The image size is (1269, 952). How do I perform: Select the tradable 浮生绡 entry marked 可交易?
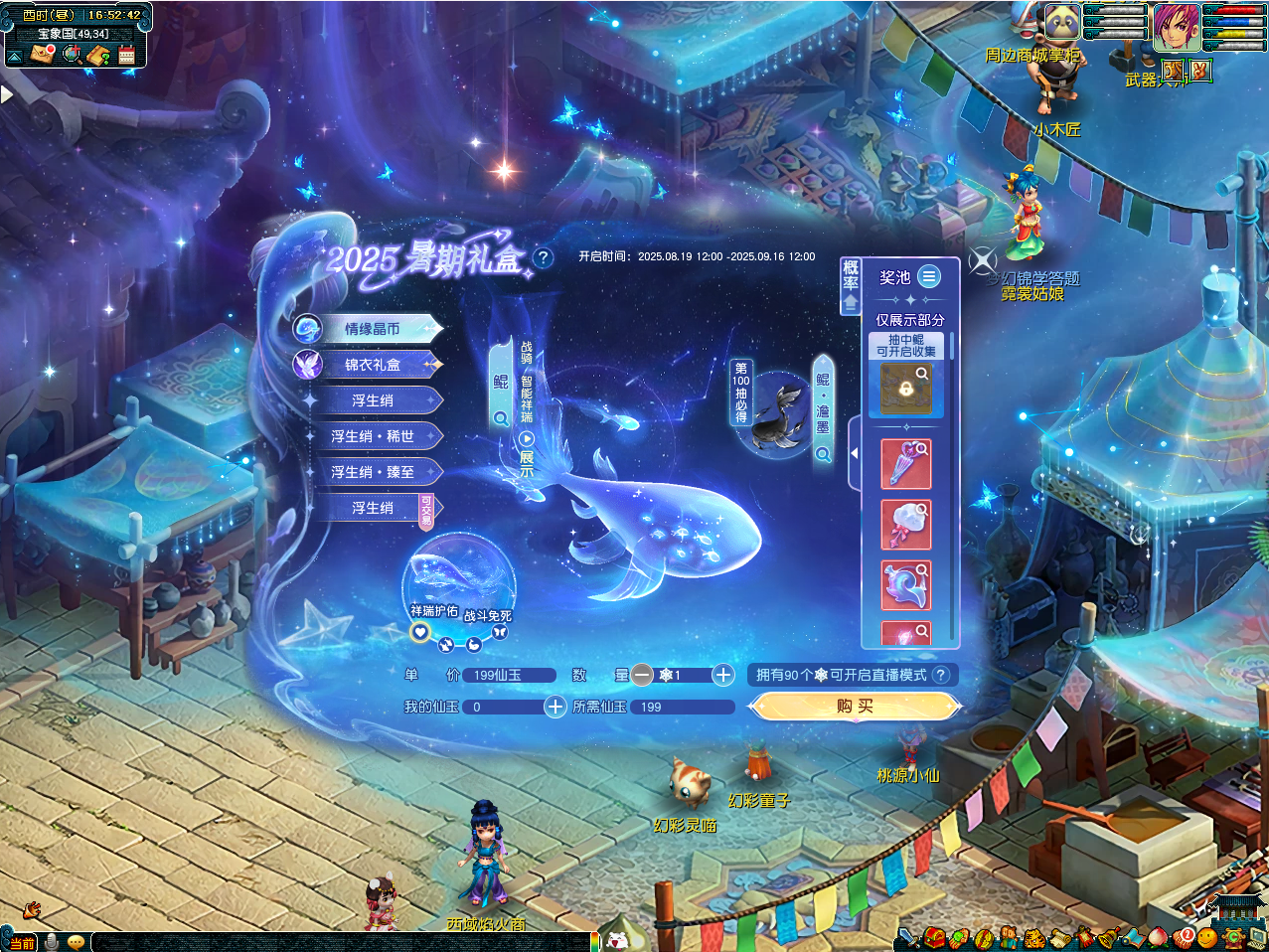coord(372,508)
